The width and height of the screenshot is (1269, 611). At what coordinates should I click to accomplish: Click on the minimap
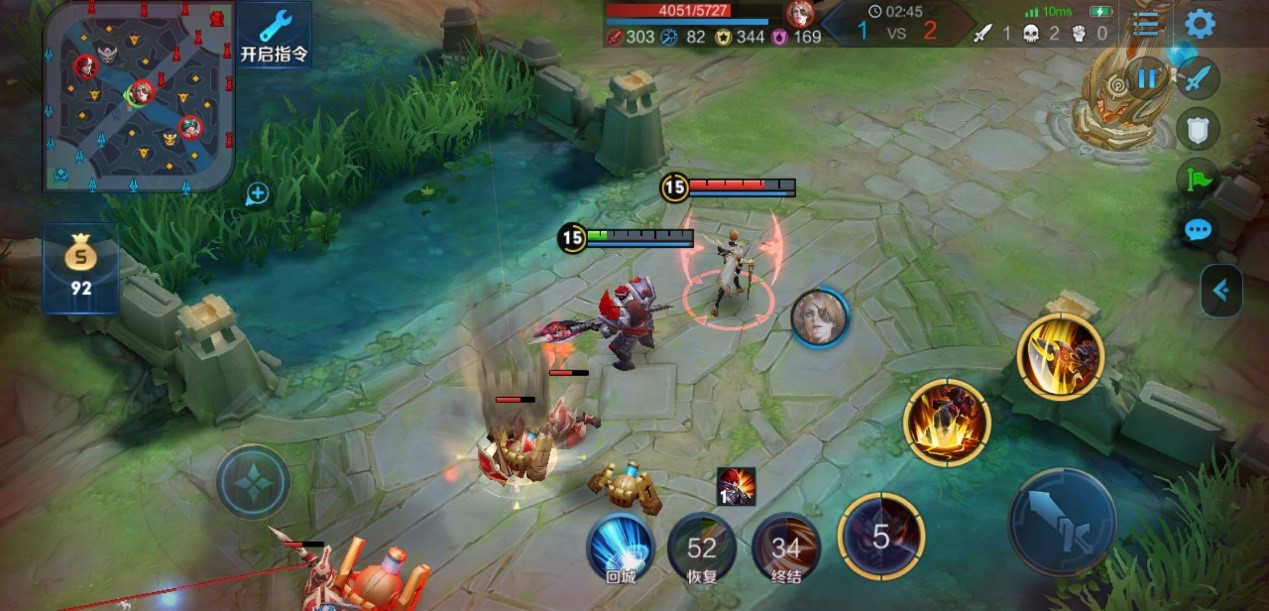(x=138, y=96)
